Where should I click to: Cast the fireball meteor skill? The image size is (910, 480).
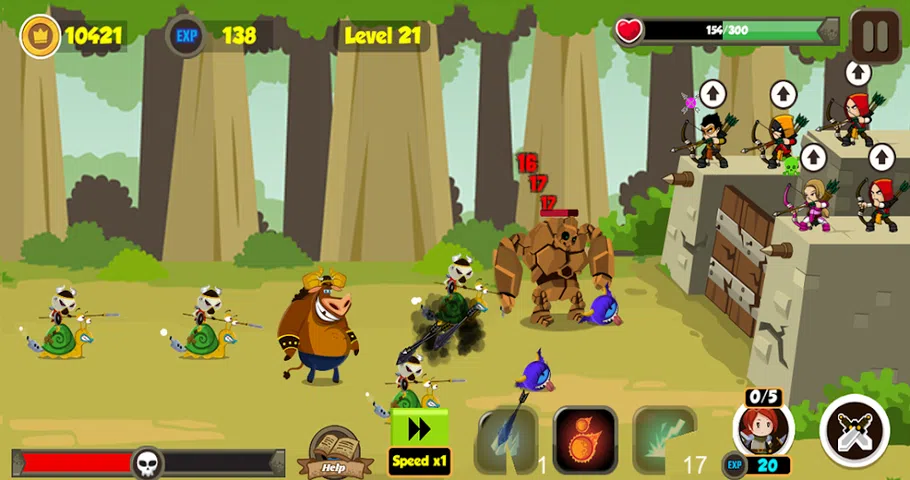pyautogui.click(x=585, y=438)
